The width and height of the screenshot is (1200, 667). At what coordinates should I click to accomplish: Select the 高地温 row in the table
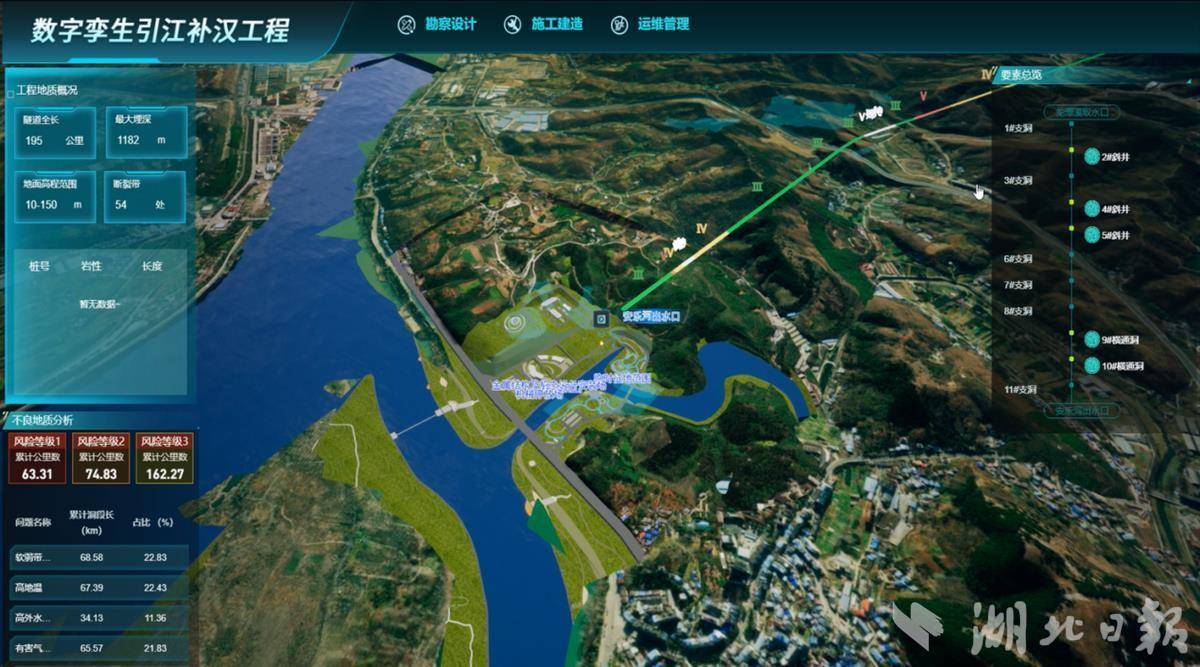(96, 587)
